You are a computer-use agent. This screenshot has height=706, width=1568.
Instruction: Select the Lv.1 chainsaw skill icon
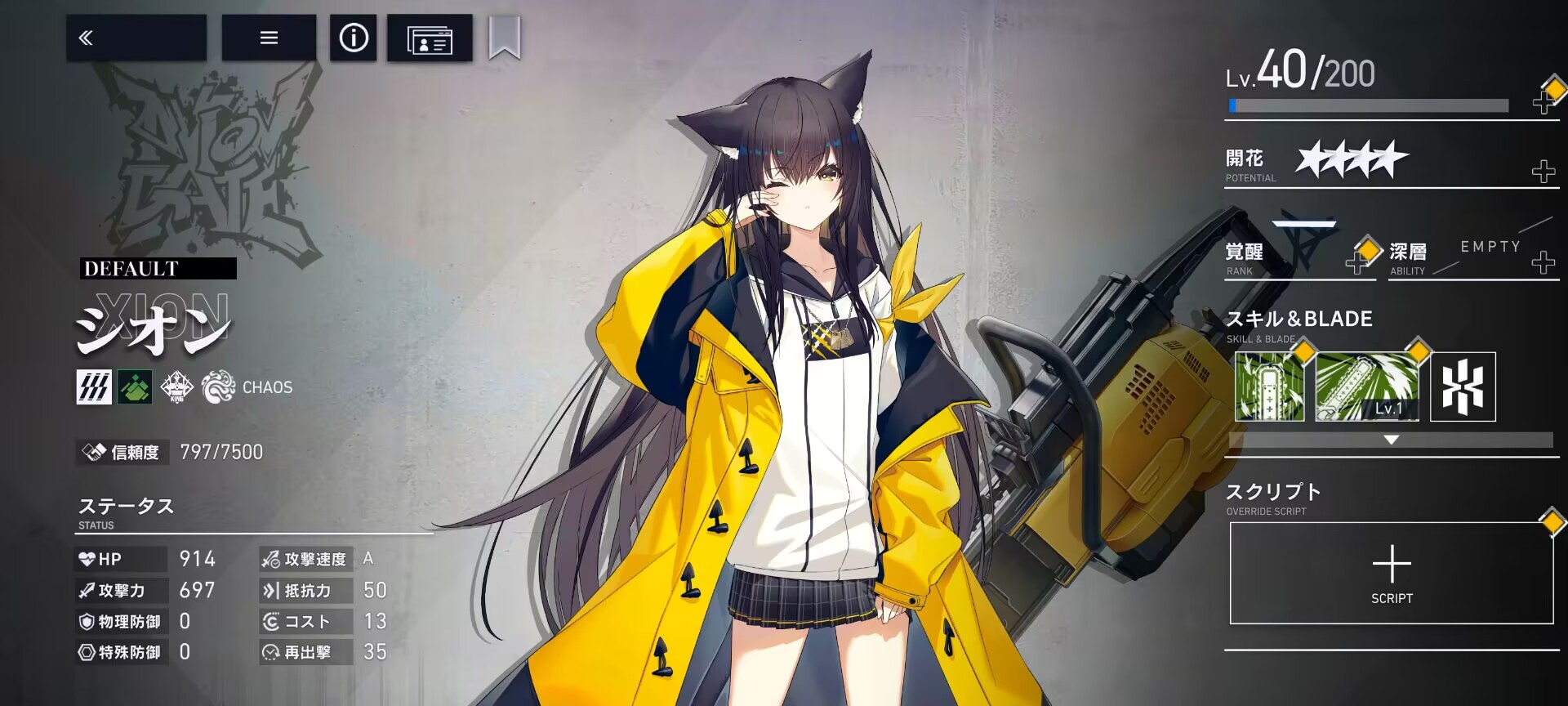pyautogui.click(x=1365, y=386)
